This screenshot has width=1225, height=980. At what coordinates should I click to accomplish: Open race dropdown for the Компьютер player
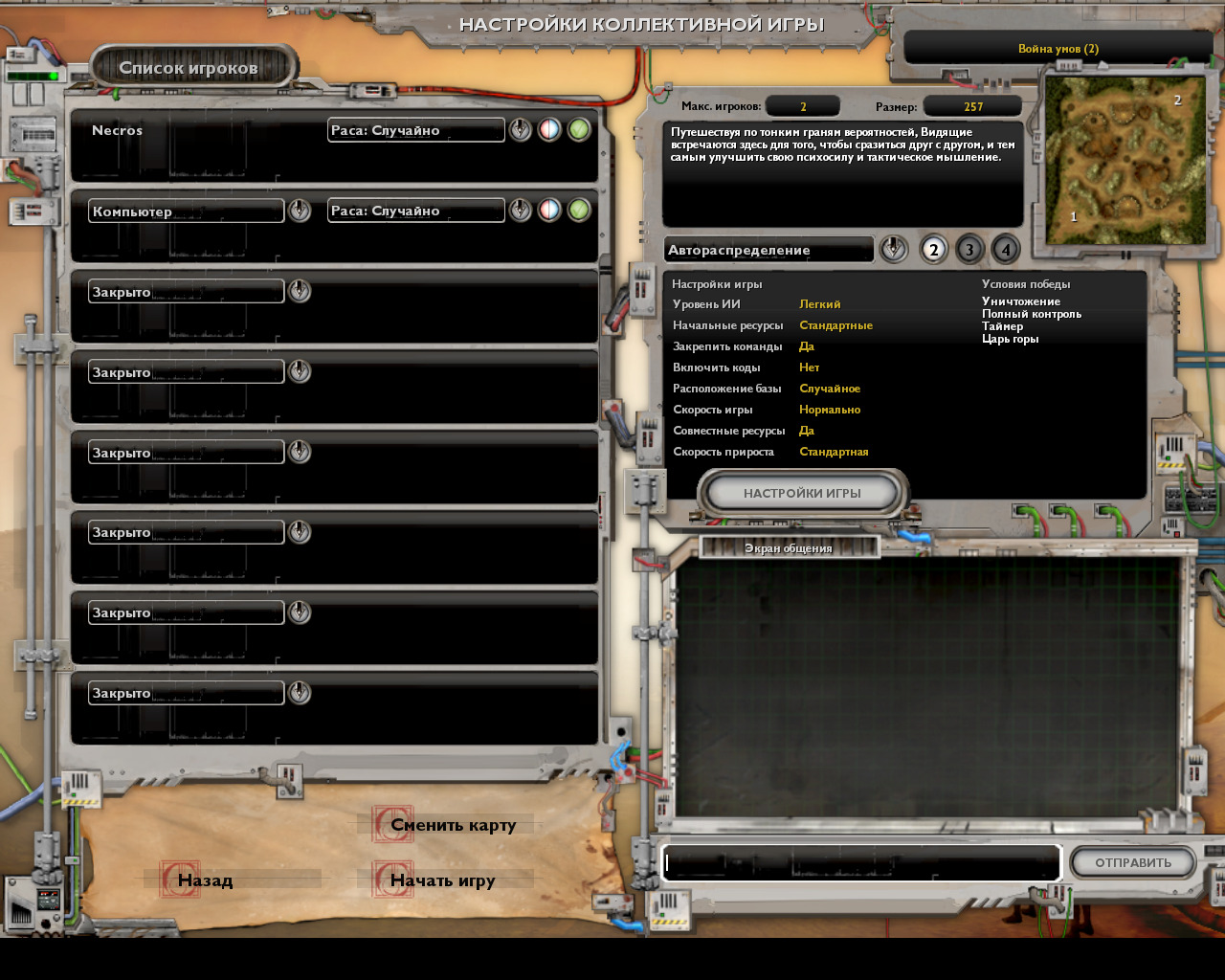520,211
